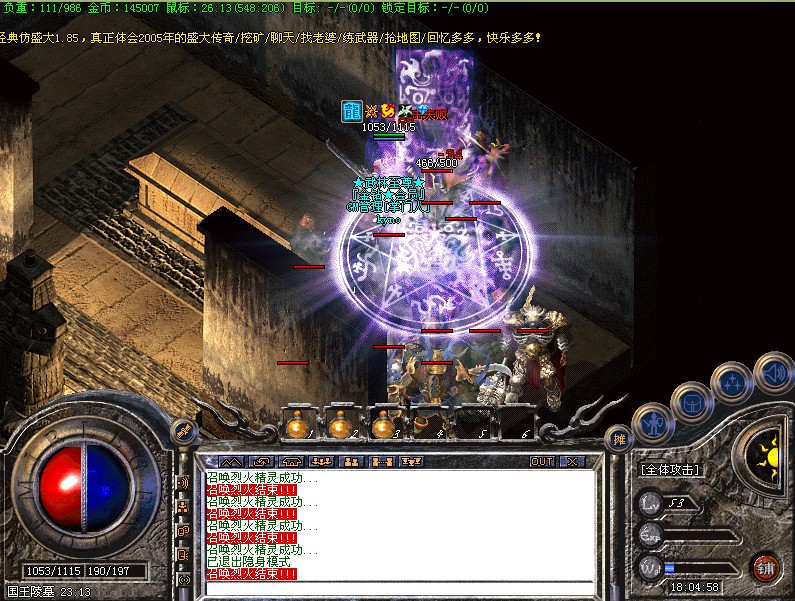Use the potion in belt slot 3
Image resolution: width=795 pixels, height=601 pixels.
pyautogui.click(x=383, y=425)
